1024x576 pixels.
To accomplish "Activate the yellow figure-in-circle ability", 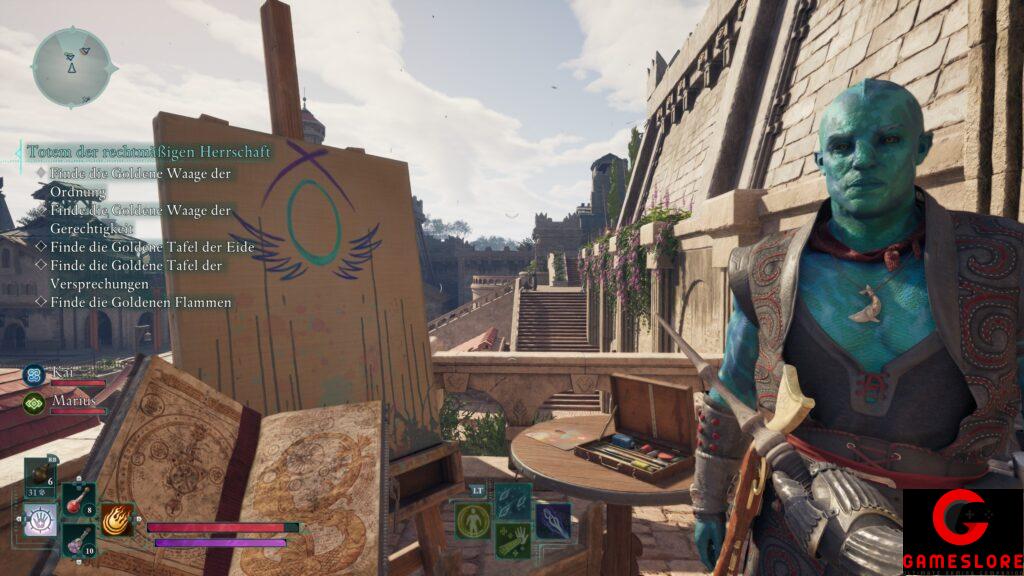I will (472, 520).
